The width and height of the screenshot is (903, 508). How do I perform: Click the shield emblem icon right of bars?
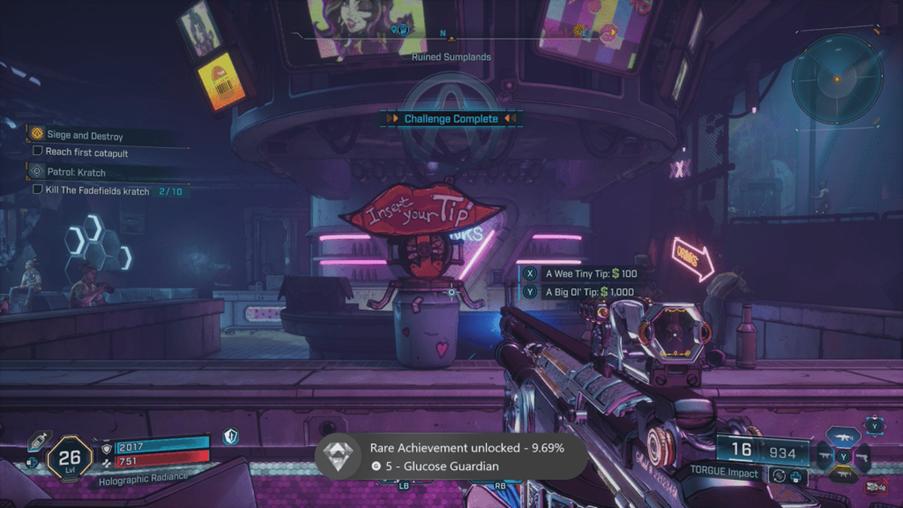pyautogui.click(x=230, y=437)
